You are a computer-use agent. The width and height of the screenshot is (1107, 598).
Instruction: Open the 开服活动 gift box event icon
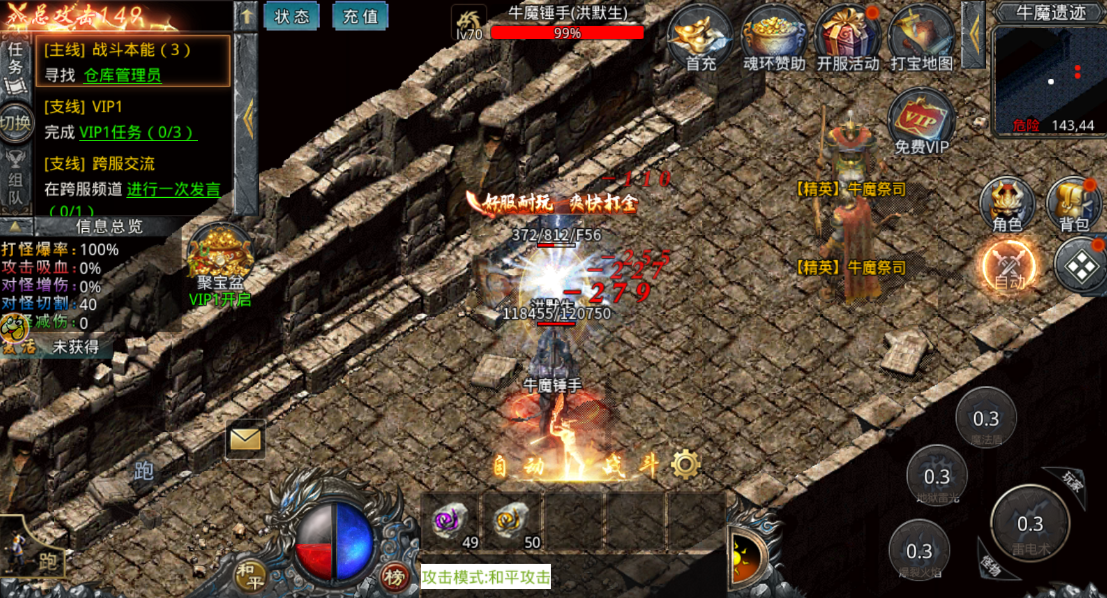point(847,38)
